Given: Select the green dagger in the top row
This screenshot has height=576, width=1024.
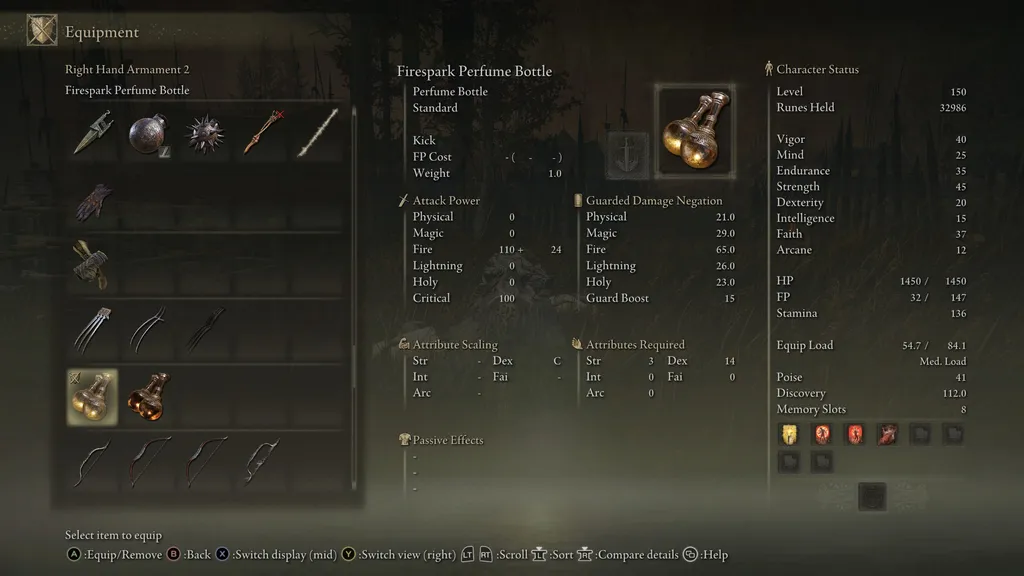Looking at the screenshot, I should click(92, 133).
